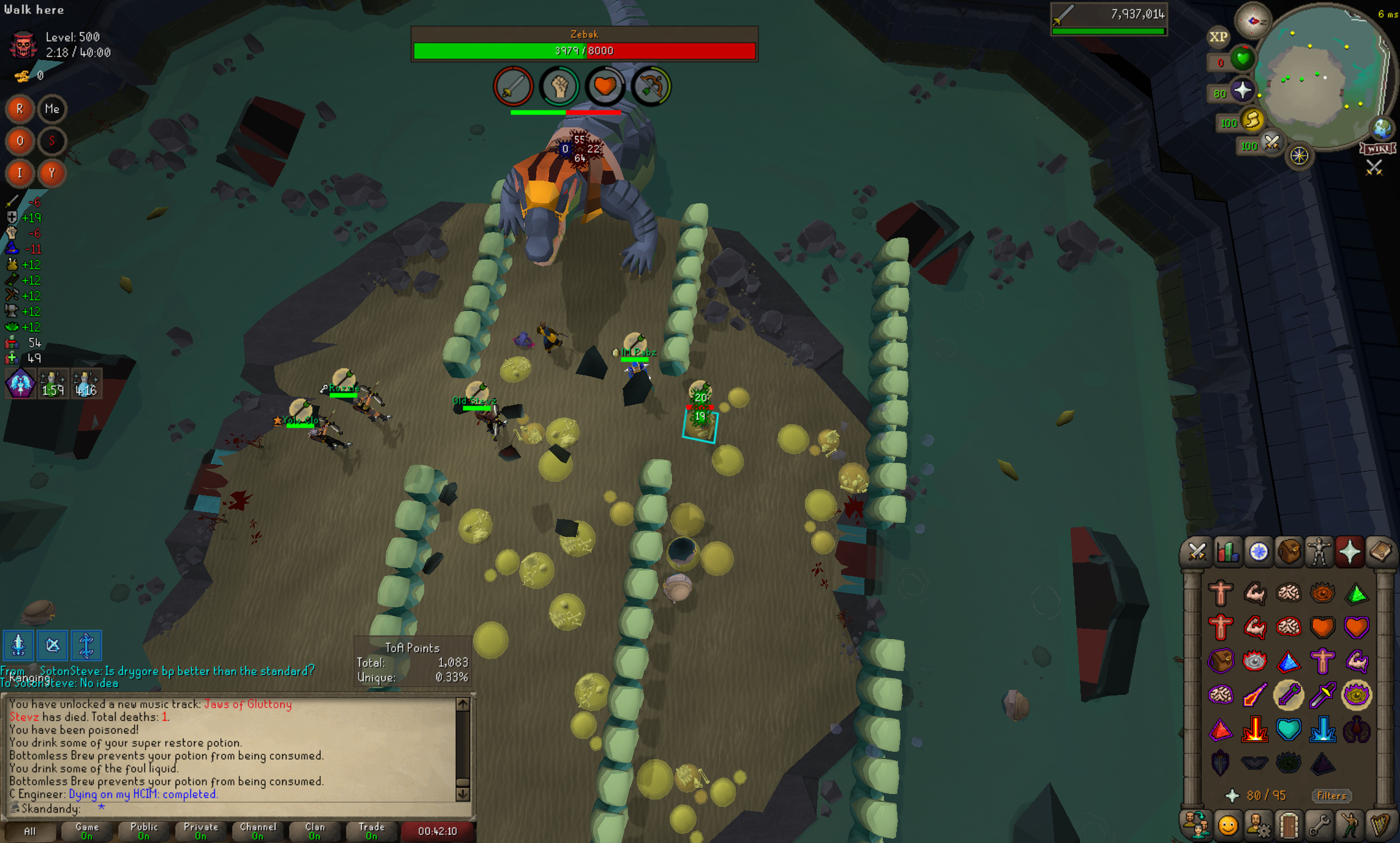Toggle run with the boot orb
Image resolution: width=1400 pixels, height=843 pixels.
click(x=1252, y=120)
